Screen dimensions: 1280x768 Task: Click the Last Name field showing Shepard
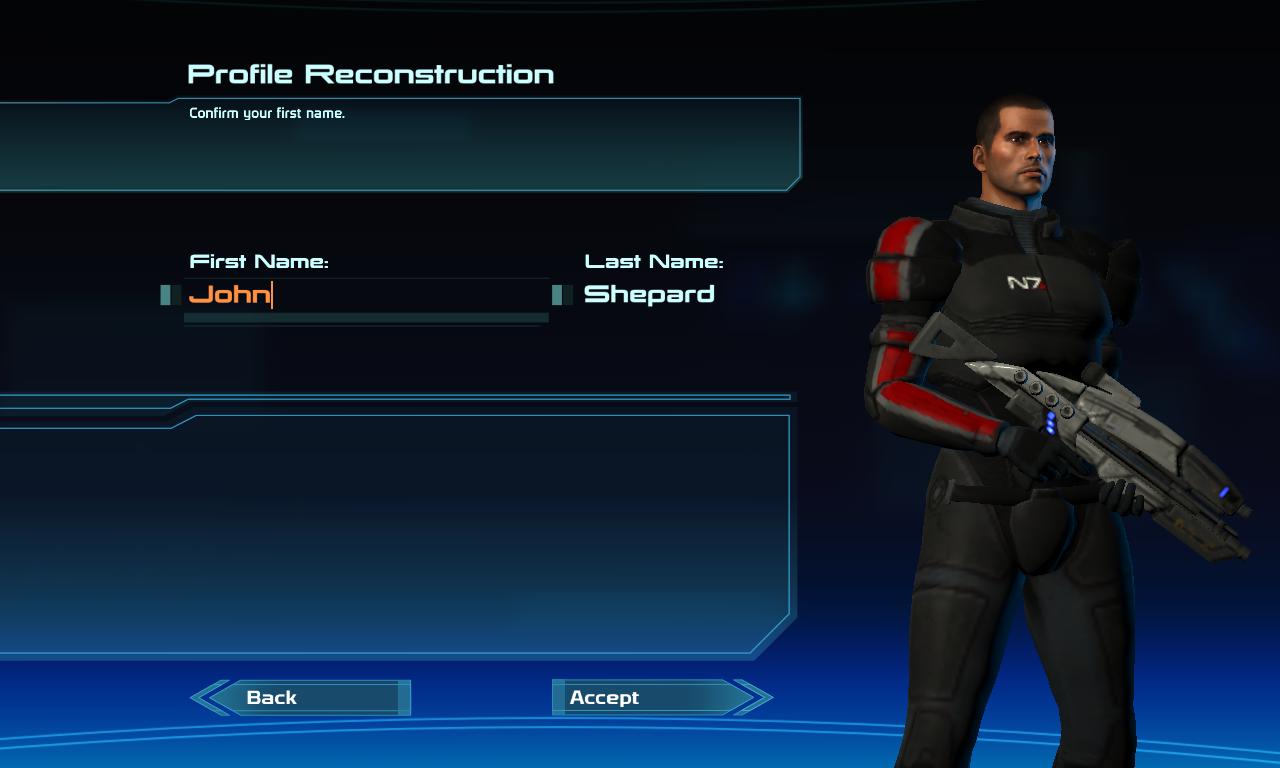coord(648,294)
